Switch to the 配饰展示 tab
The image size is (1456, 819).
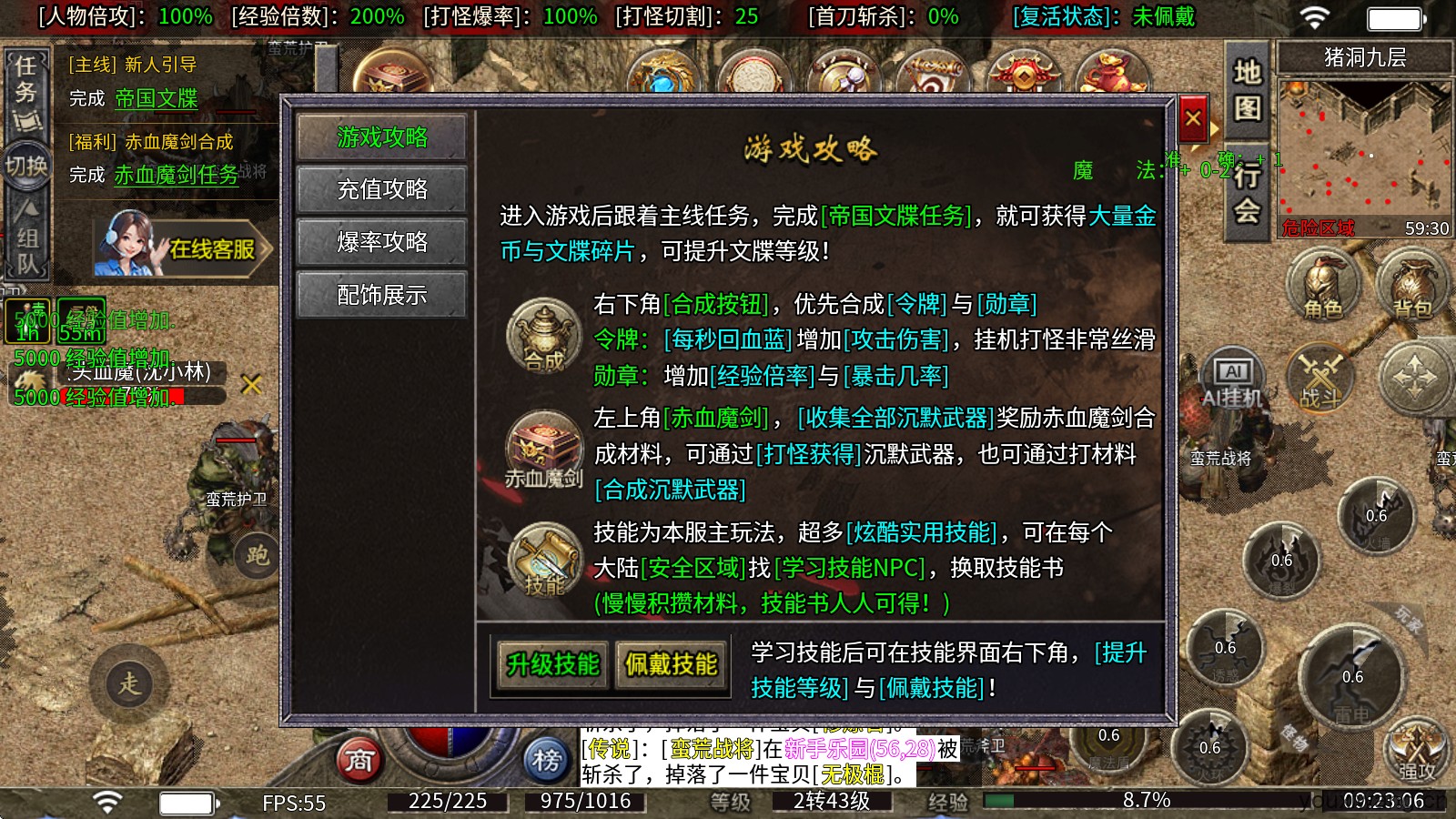click(381, 293)
